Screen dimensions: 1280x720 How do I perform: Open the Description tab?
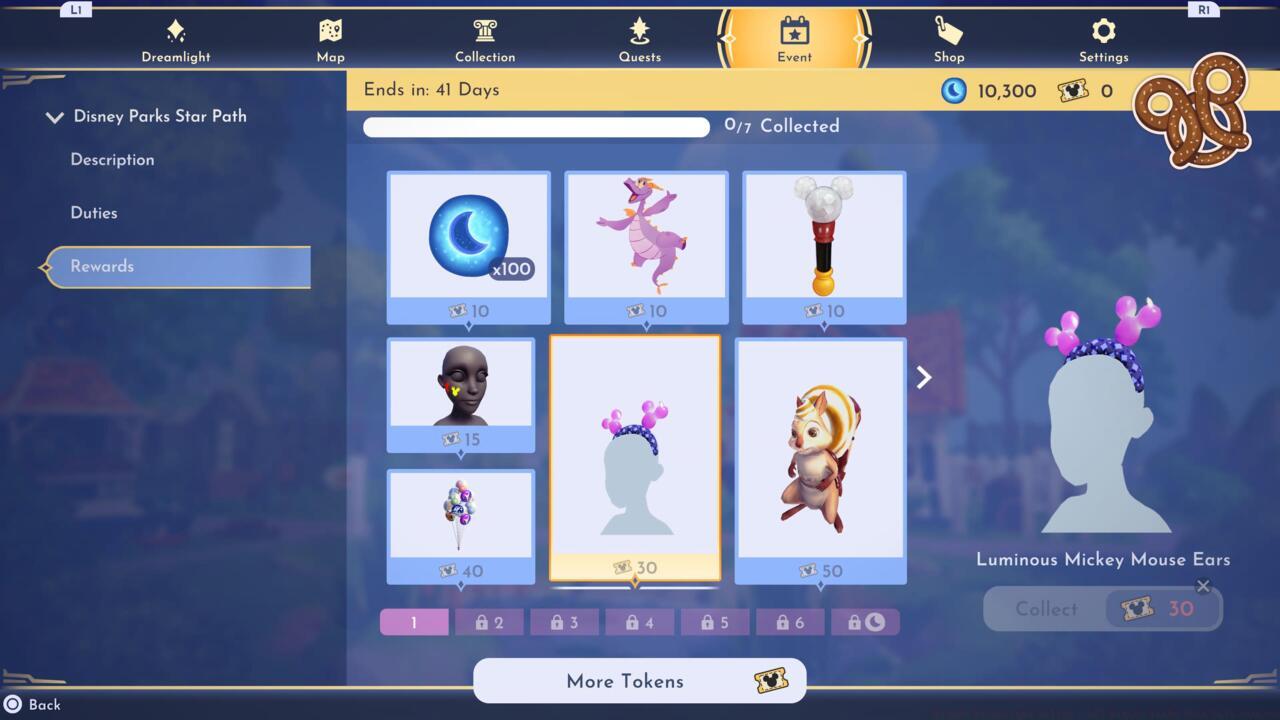coord(111,160)
